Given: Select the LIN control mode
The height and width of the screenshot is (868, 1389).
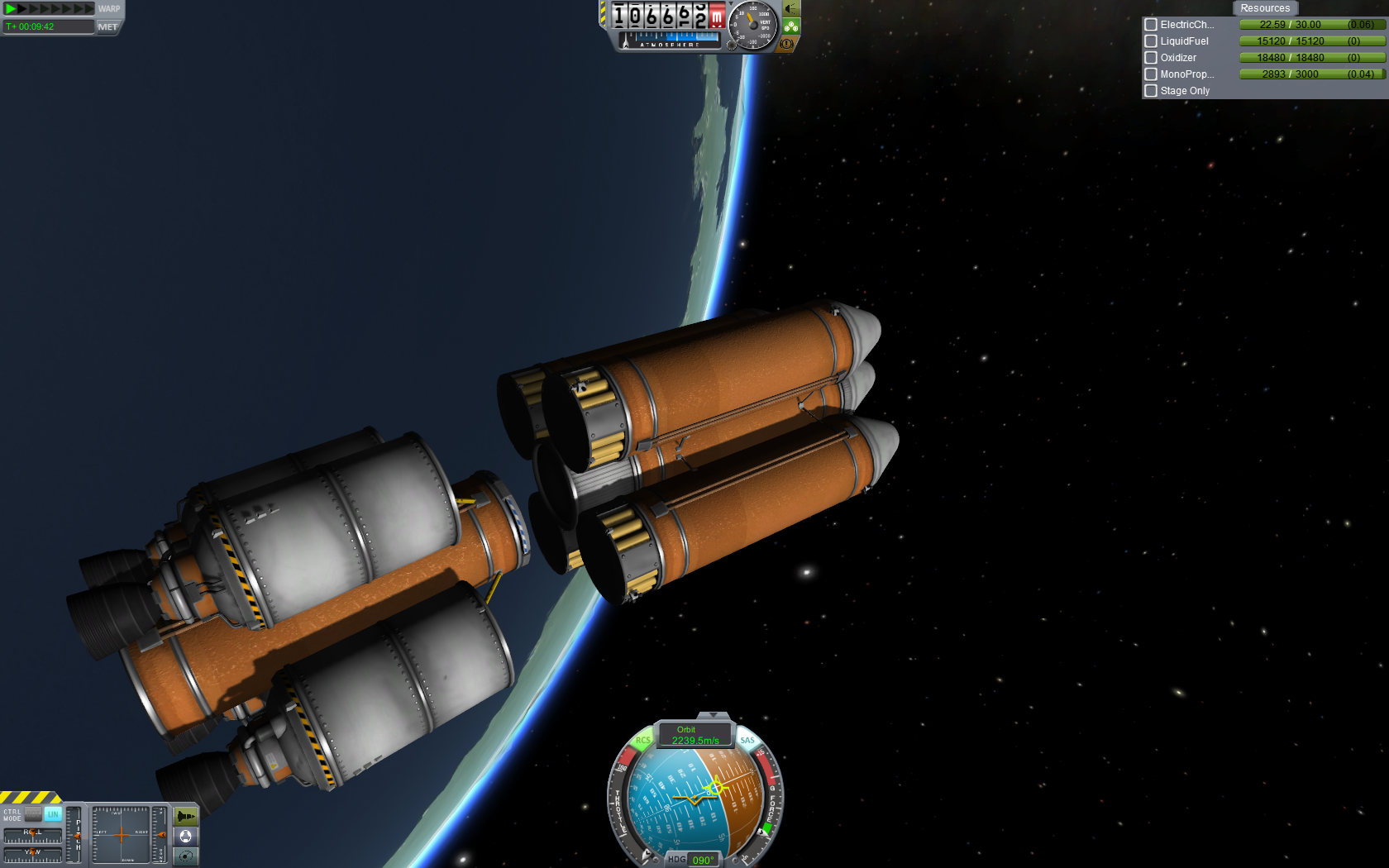Looking at the screenshot, I should (x=53, y=814).
